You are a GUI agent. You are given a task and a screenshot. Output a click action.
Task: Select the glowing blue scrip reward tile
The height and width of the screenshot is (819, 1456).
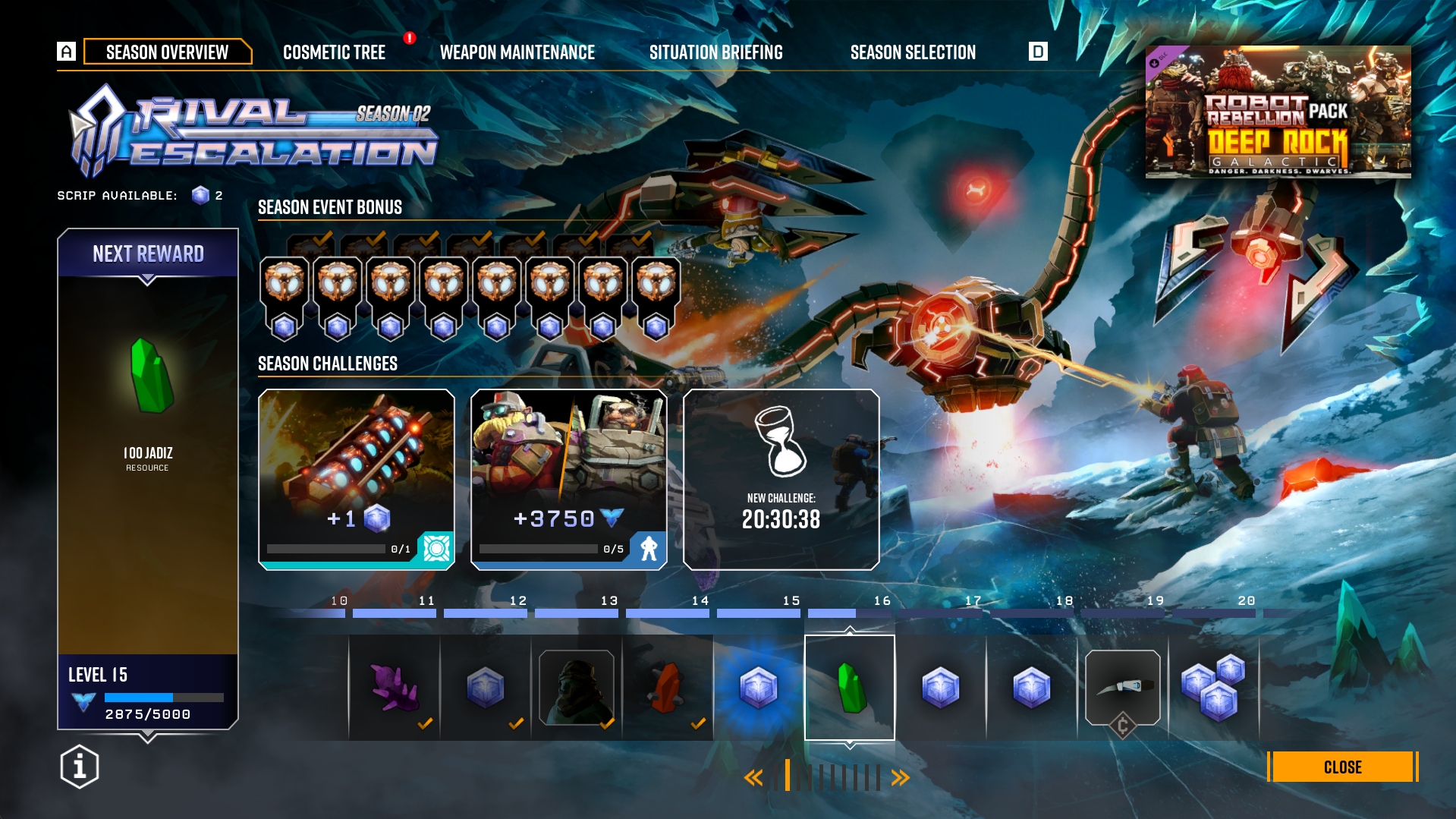pyautogui.click(x=759, y=688)
